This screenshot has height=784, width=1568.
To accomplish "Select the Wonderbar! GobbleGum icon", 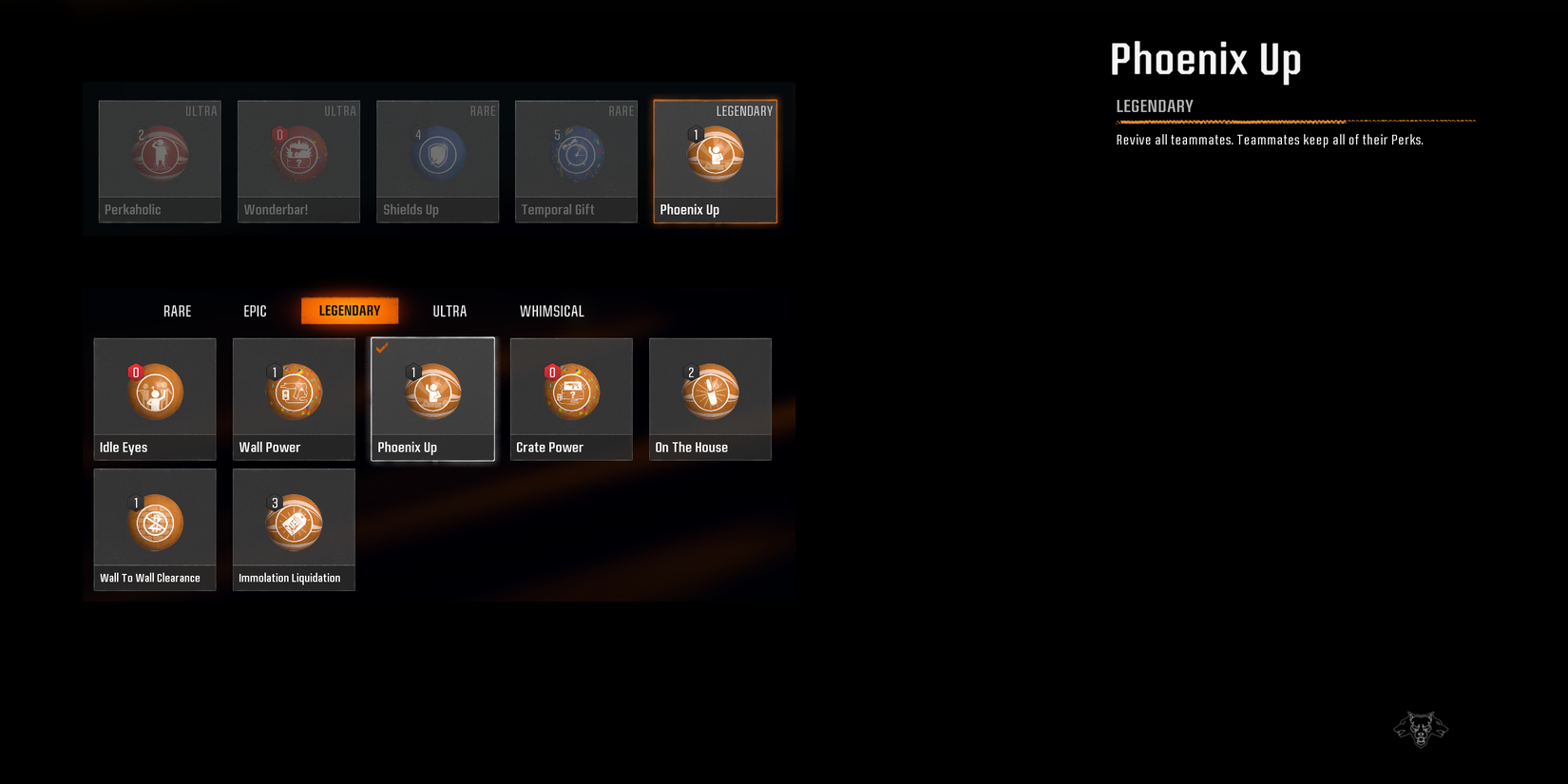I will 297,154.
